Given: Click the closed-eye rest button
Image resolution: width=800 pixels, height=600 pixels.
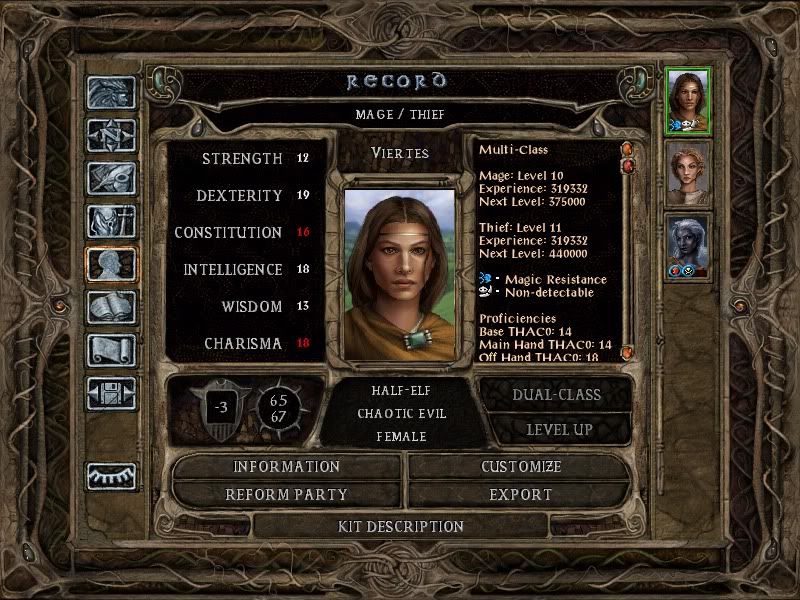Looking at the screenshot, I should (110, 476).
